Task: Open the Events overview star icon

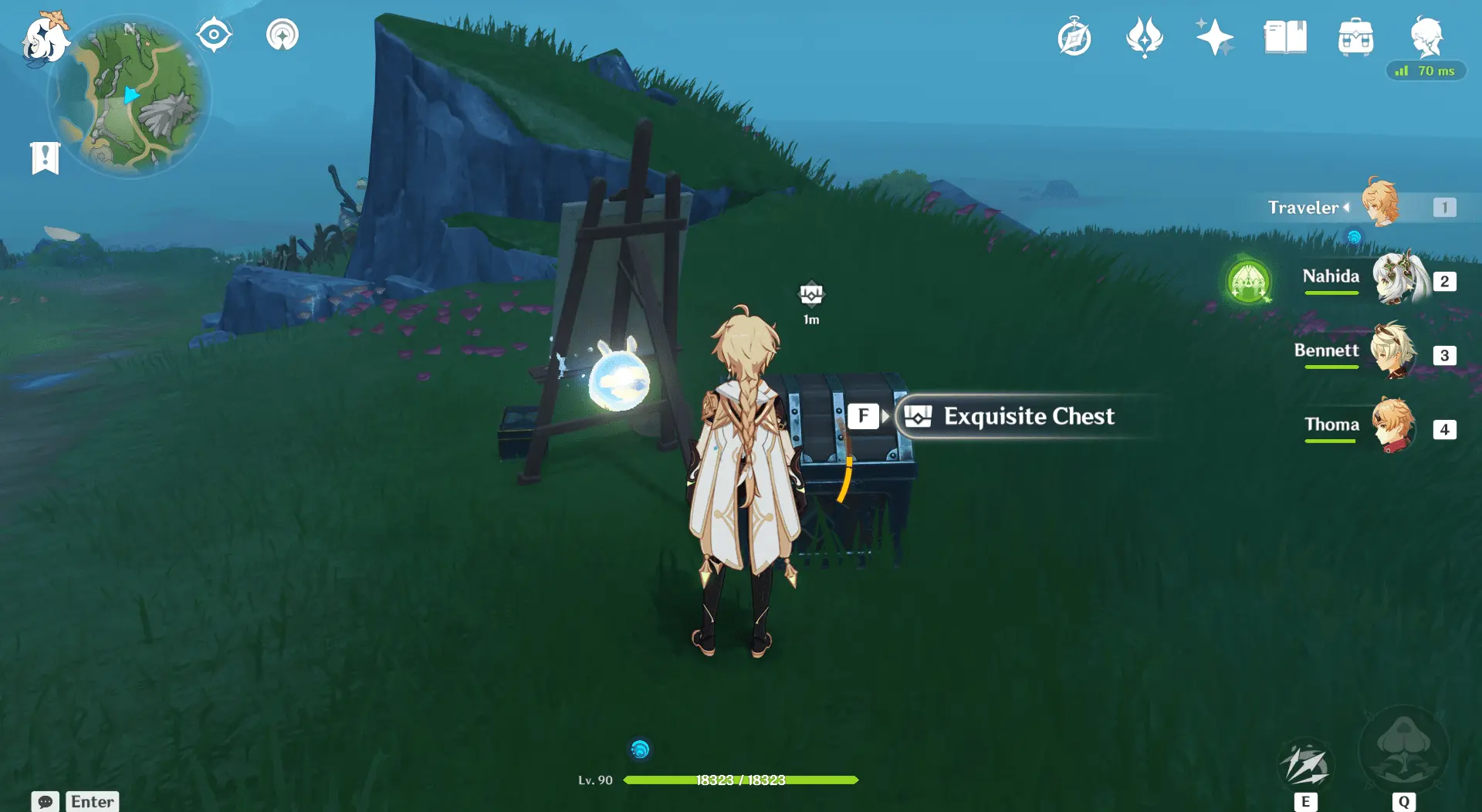Action: 1214,36
